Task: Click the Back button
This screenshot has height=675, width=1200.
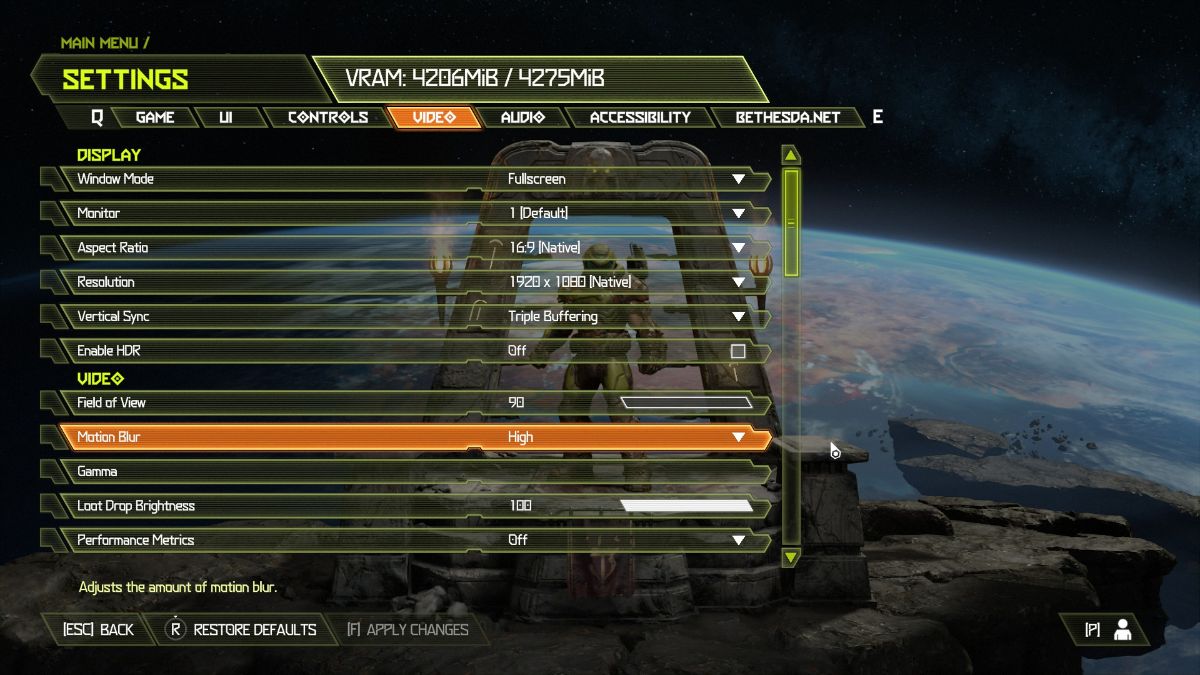Action: tap(98, 630)
